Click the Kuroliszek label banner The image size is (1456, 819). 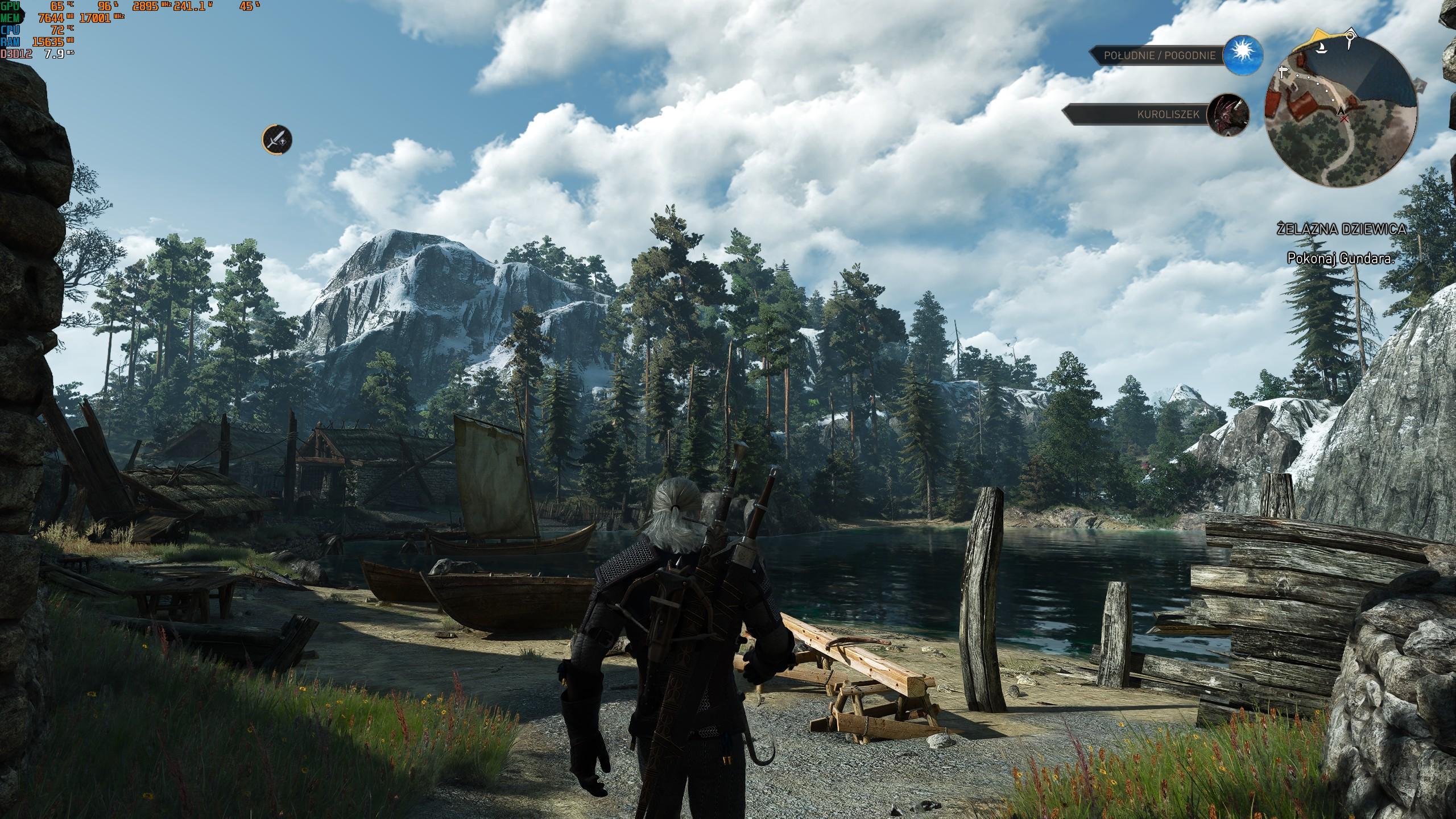point(1134,114)
